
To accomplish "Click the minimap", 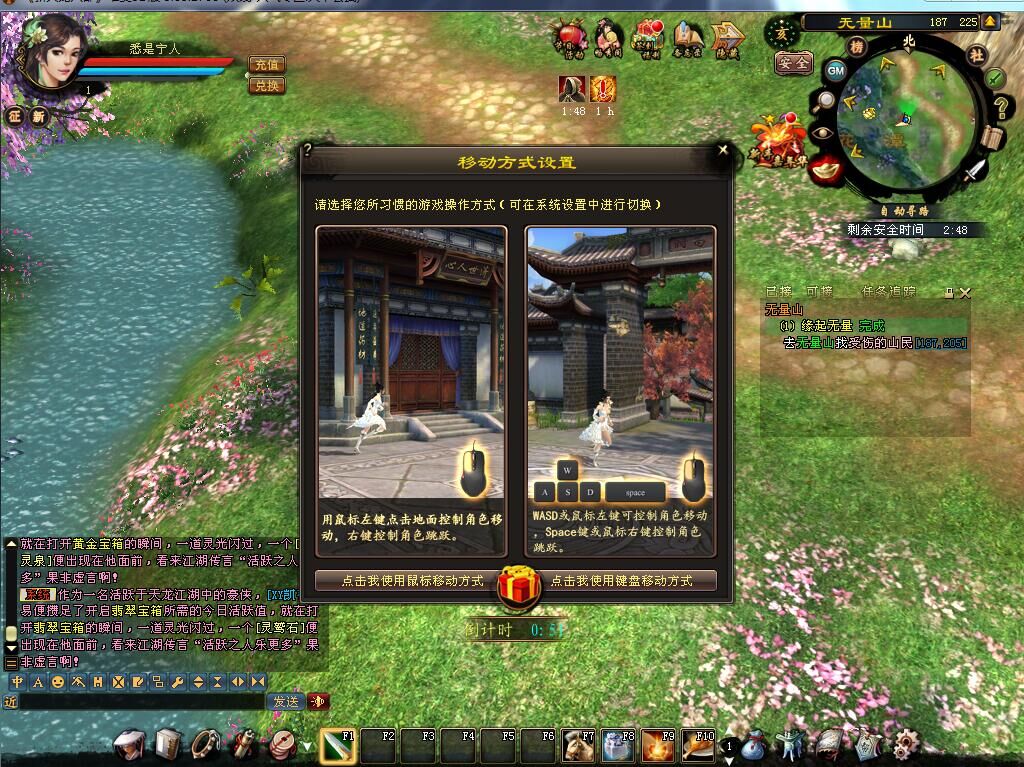I will click(905, 115).
